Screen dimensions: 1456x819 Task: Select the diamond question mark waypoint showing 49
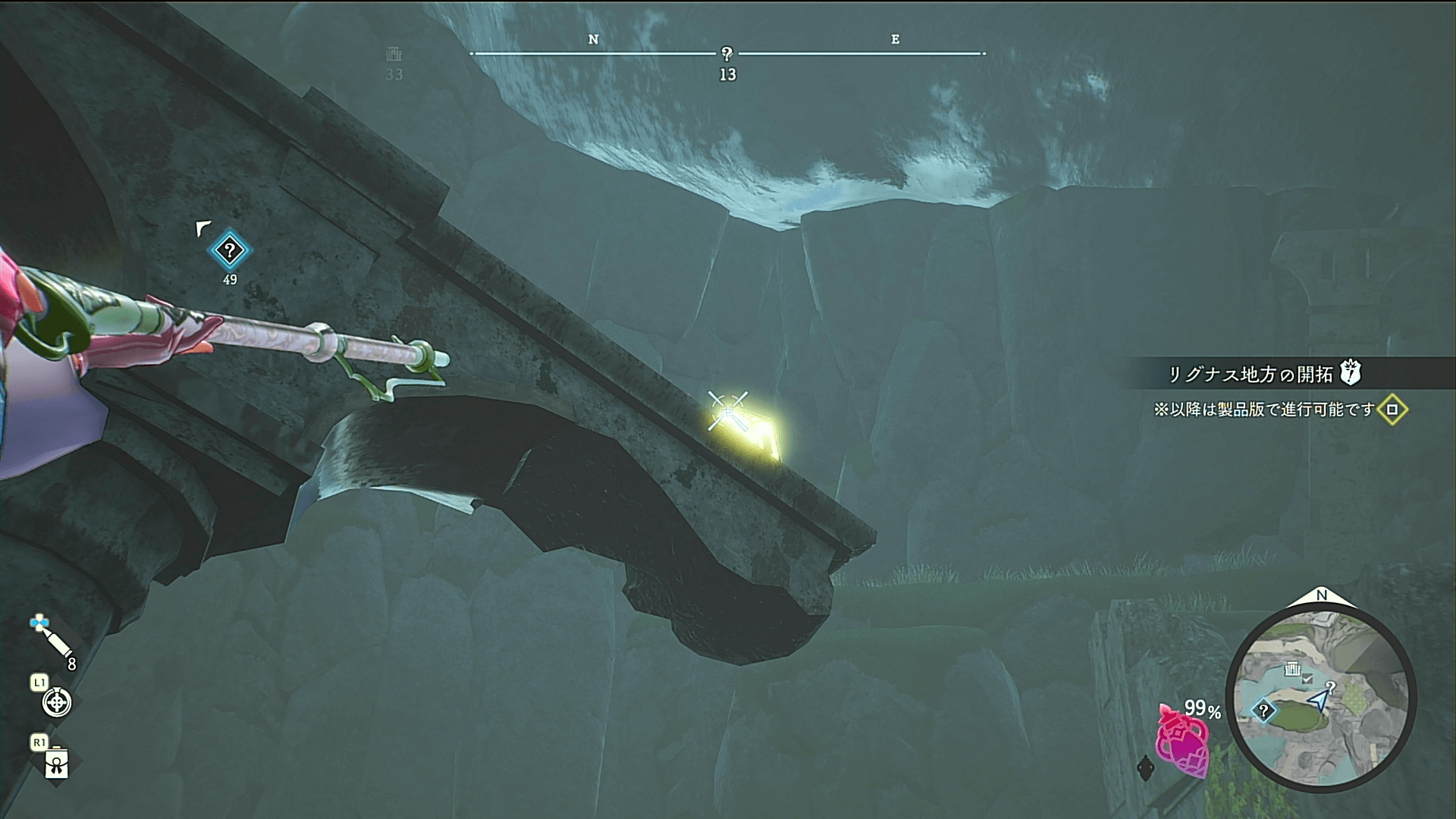[230, 250]
